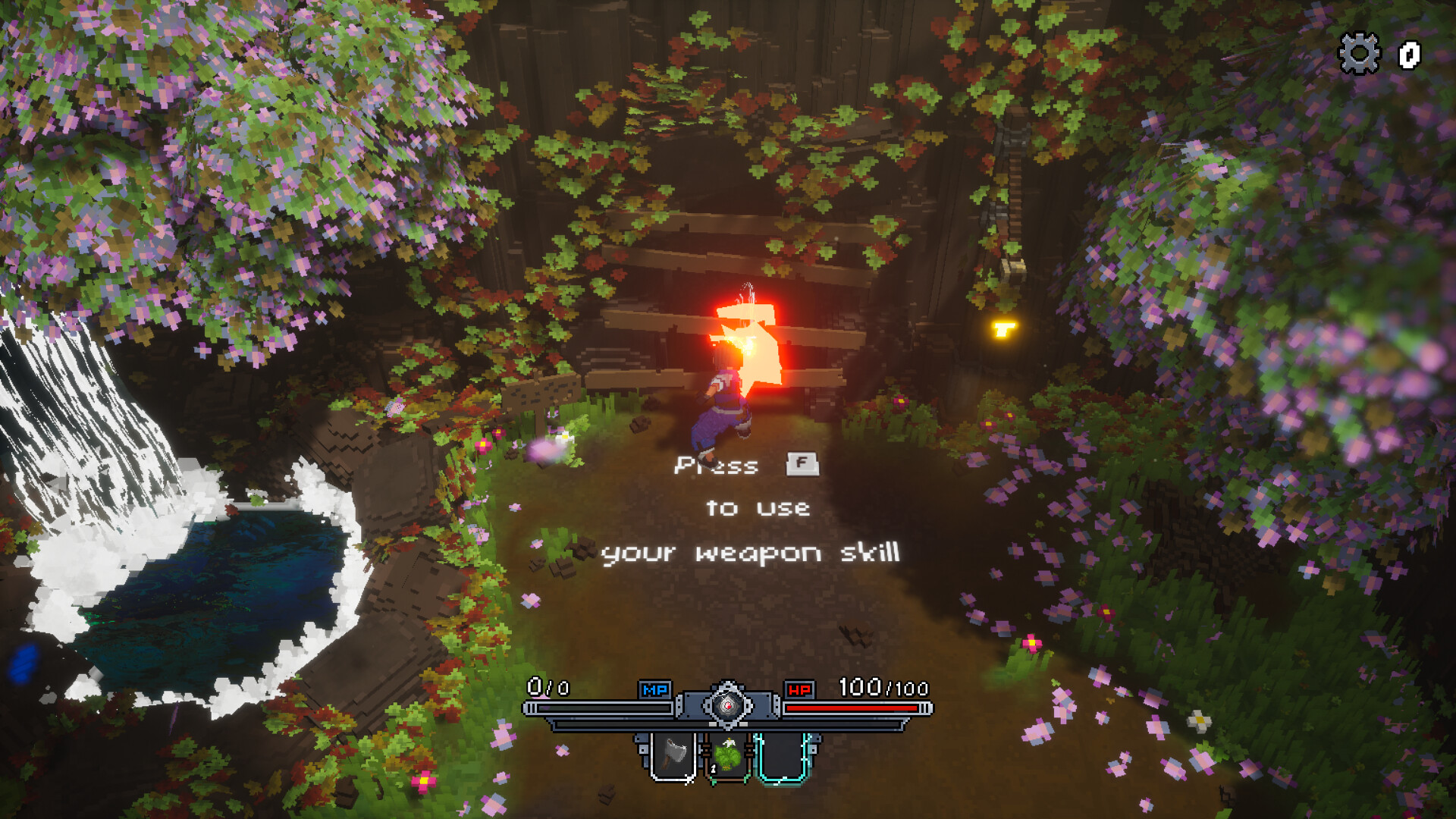The image size is (1456, 819).
Task: Select the axe weapon slot
Action: click(x=673, y=756)
